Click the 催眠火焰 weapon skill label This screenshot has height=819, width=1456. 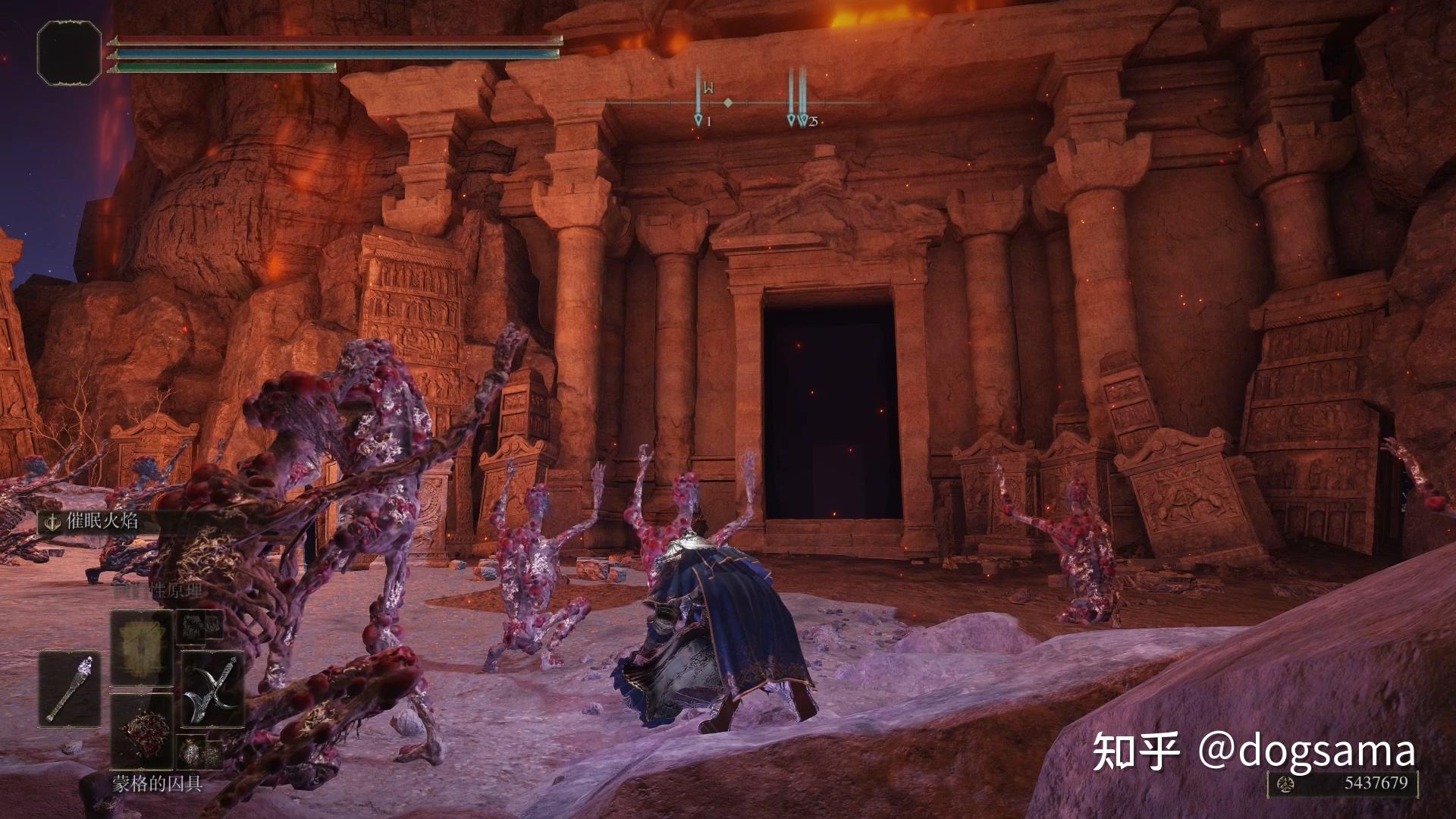coord(102,521)
